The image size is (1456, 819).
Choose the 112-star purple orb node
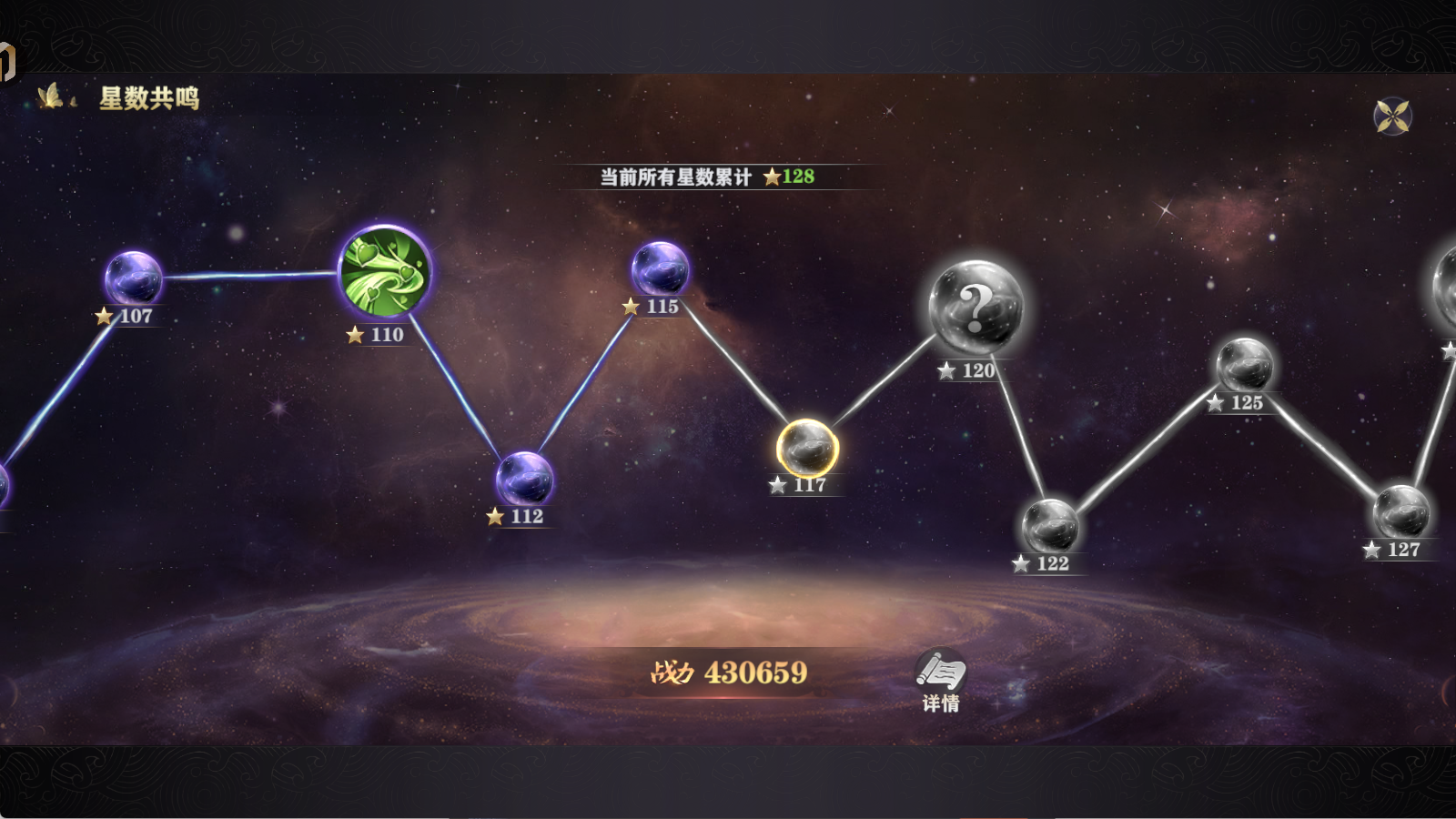point(524,478)
